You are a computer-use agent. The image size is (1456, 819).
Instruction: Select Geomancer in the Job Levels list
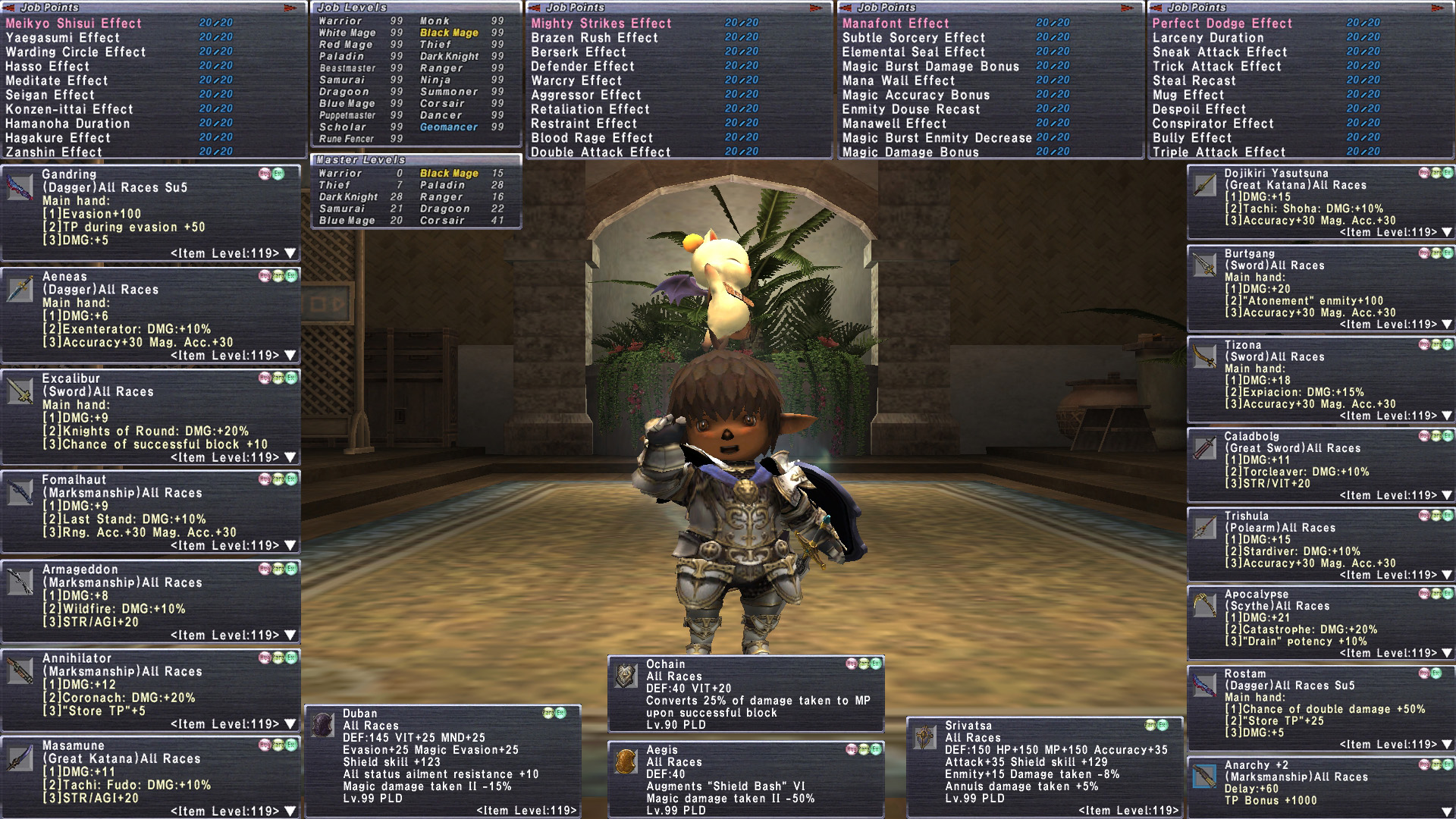(x=449, y=127)
